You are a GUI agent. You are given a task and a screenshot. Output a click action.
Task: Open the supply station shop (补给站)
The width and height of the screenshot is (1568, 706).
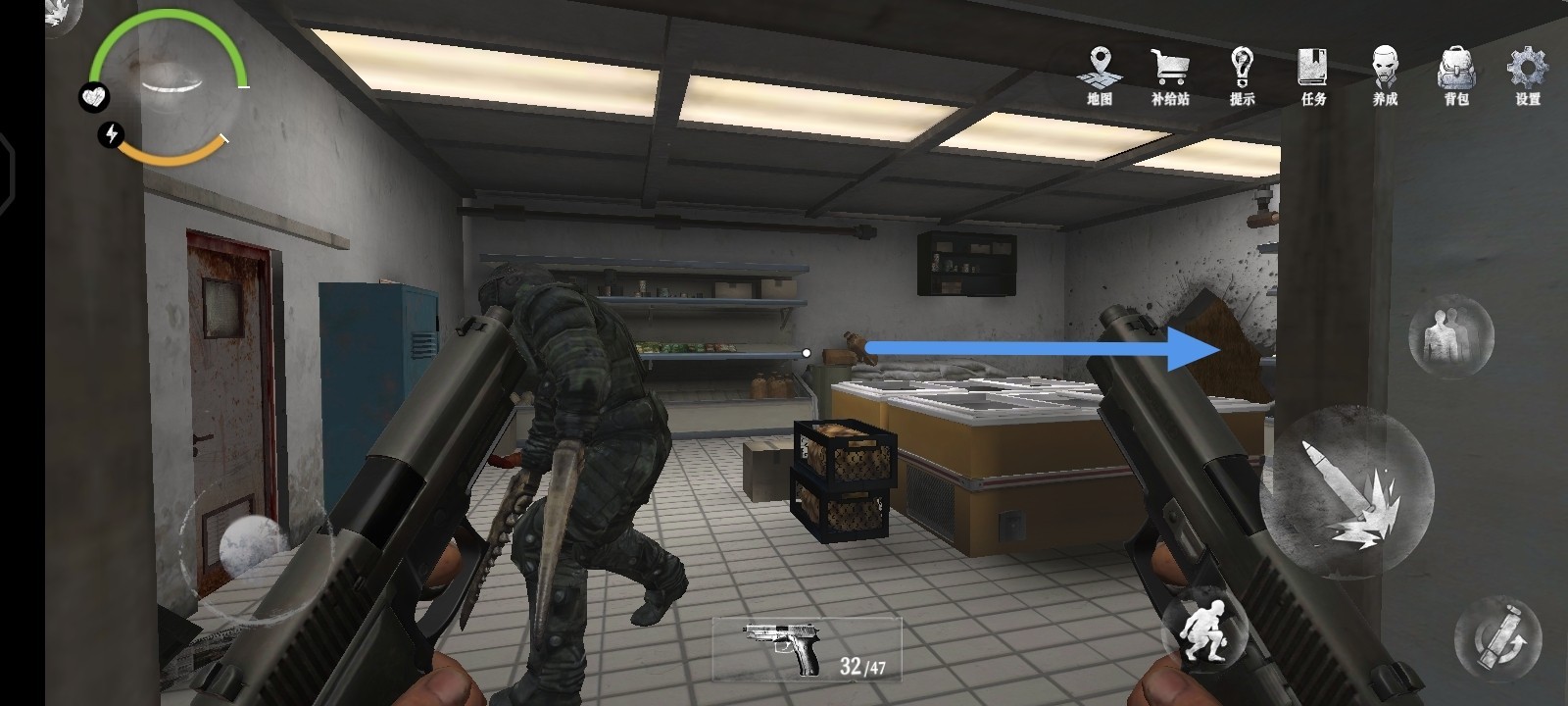point(1170,74)
